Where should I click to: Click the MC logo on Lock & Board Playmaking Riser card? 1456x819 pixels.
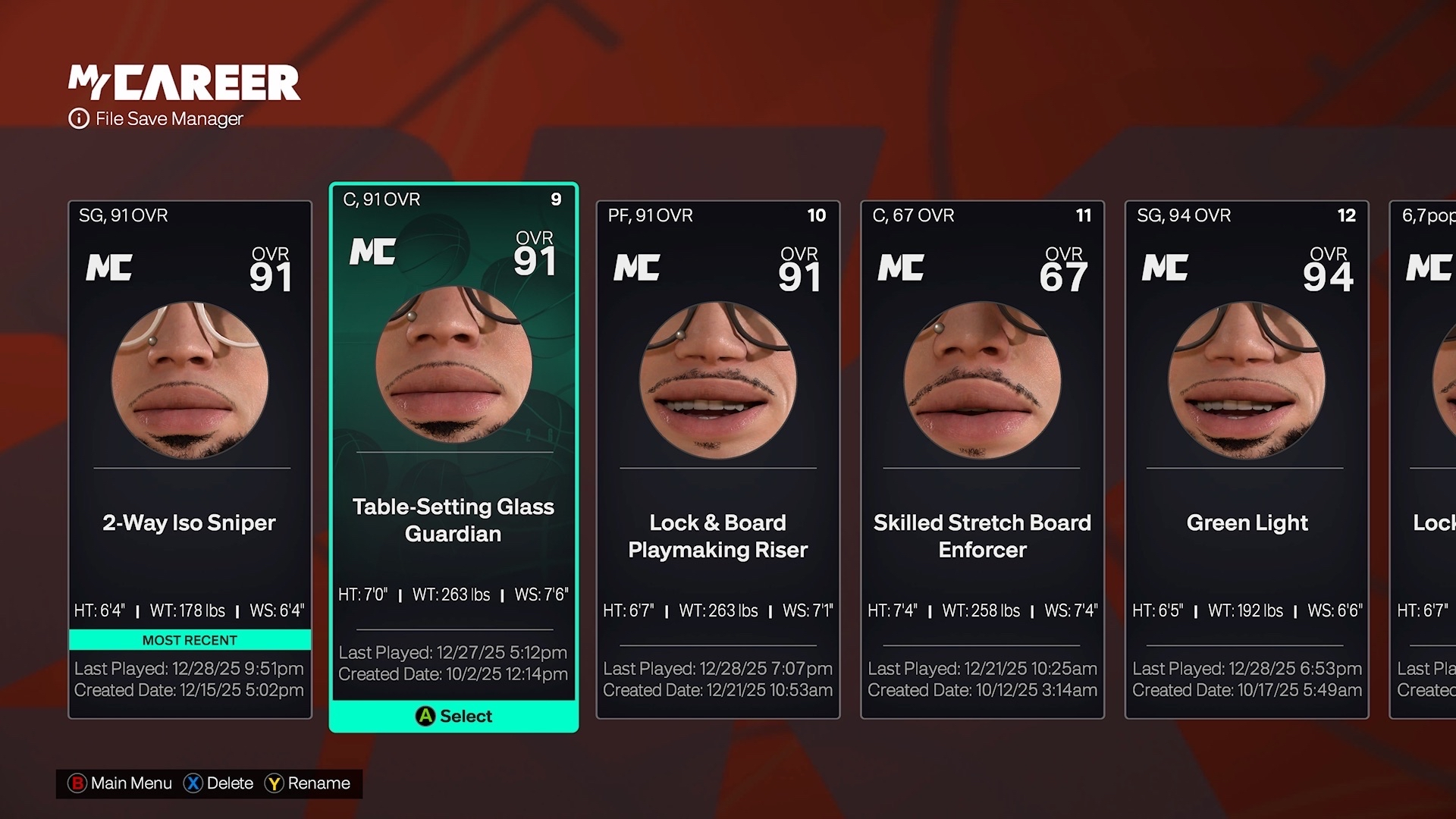click(637, 268)
